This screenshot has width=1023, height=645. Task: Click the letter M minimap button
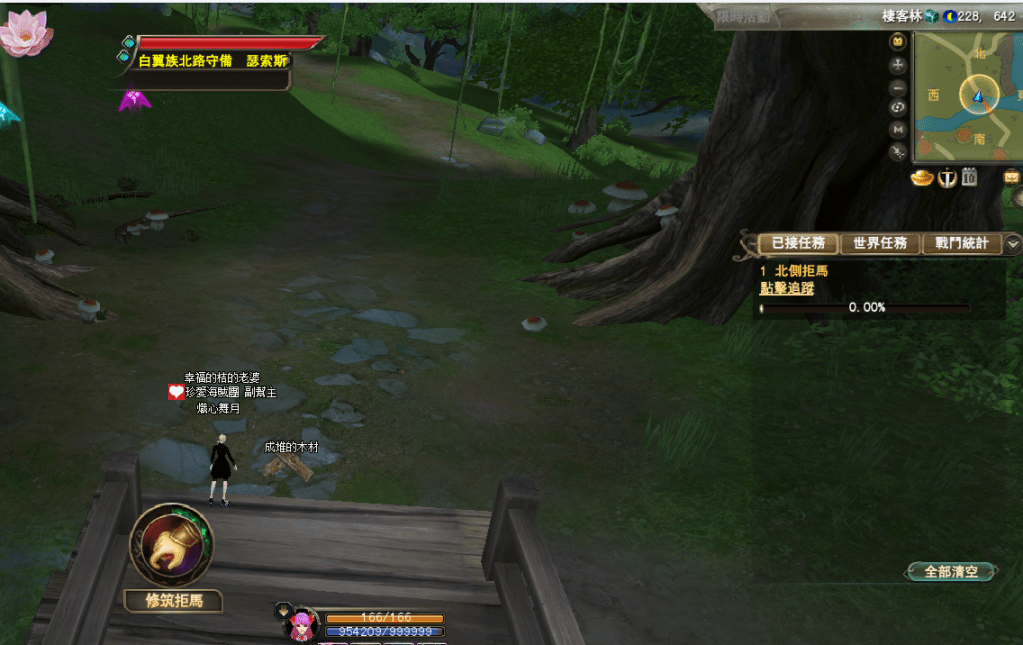pyautogui.click(x=898, y=130)
